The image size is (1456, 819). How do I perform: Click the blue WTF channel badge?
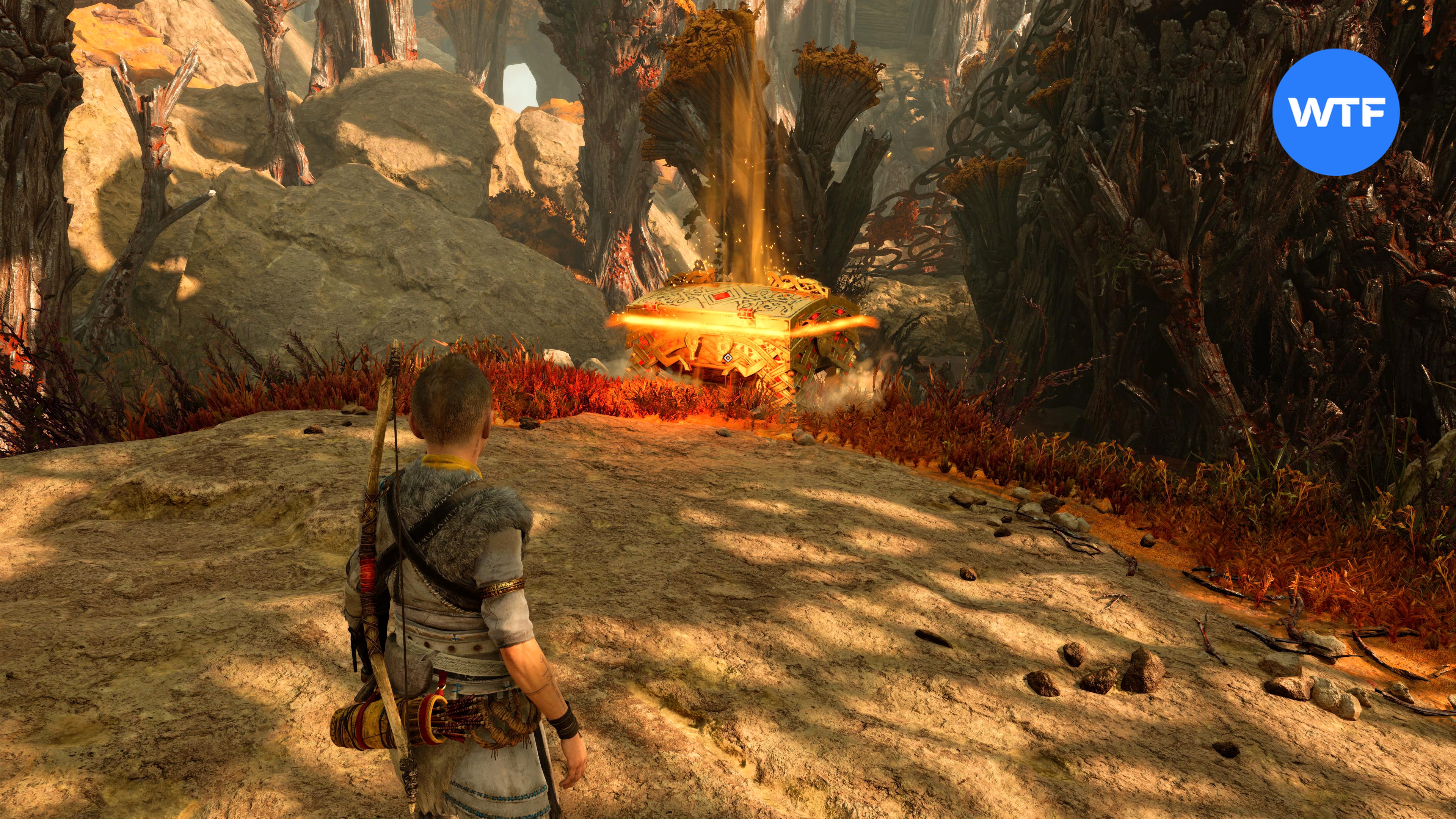click(x=1335, y=112)
